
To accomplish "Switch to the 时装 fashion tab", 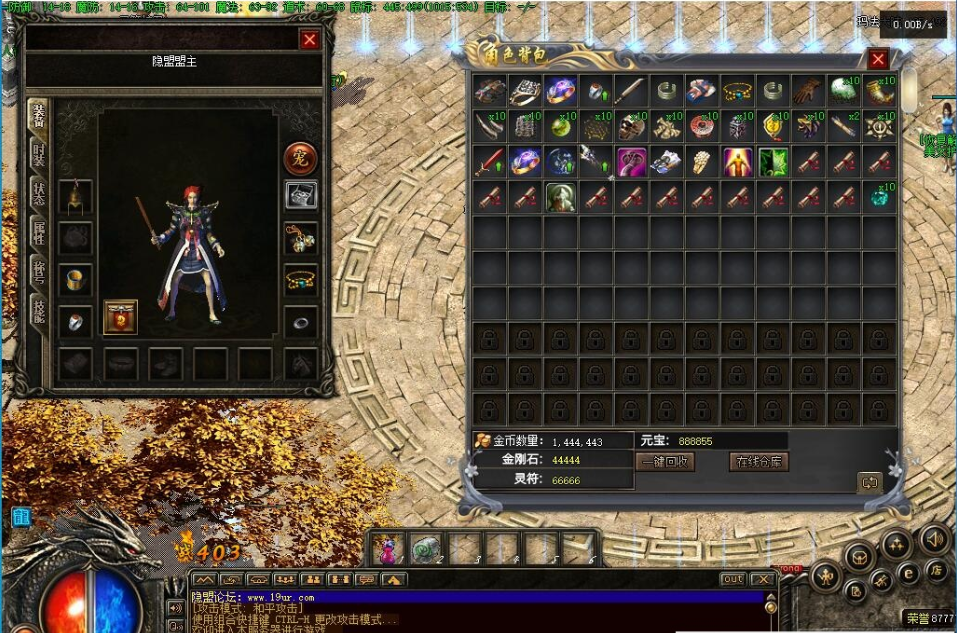I will [38, 152].
